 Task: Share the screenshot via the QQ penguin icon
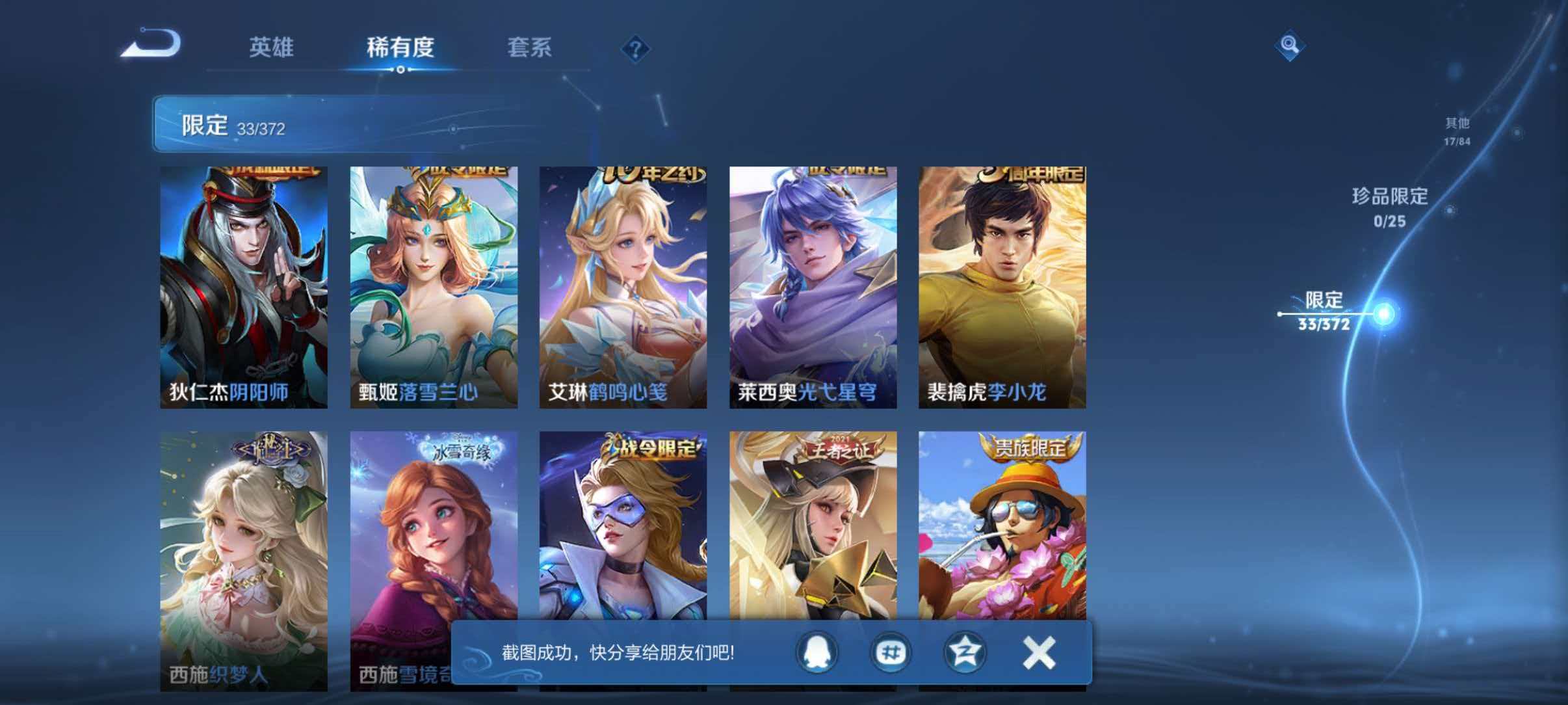click(x=818, y=654)
